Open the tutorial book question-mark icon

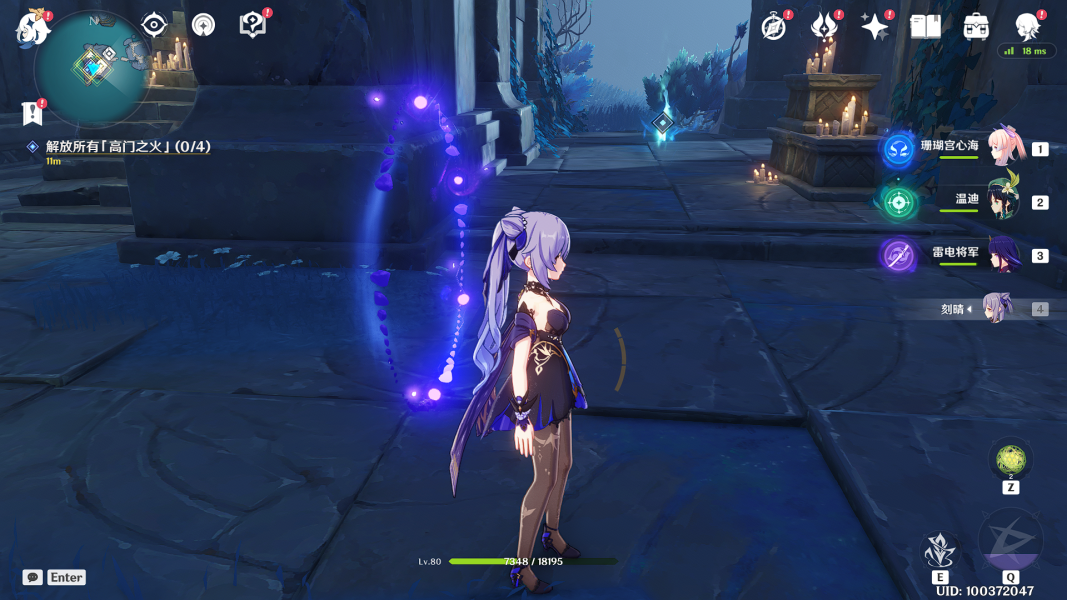(x=253, y=25)
